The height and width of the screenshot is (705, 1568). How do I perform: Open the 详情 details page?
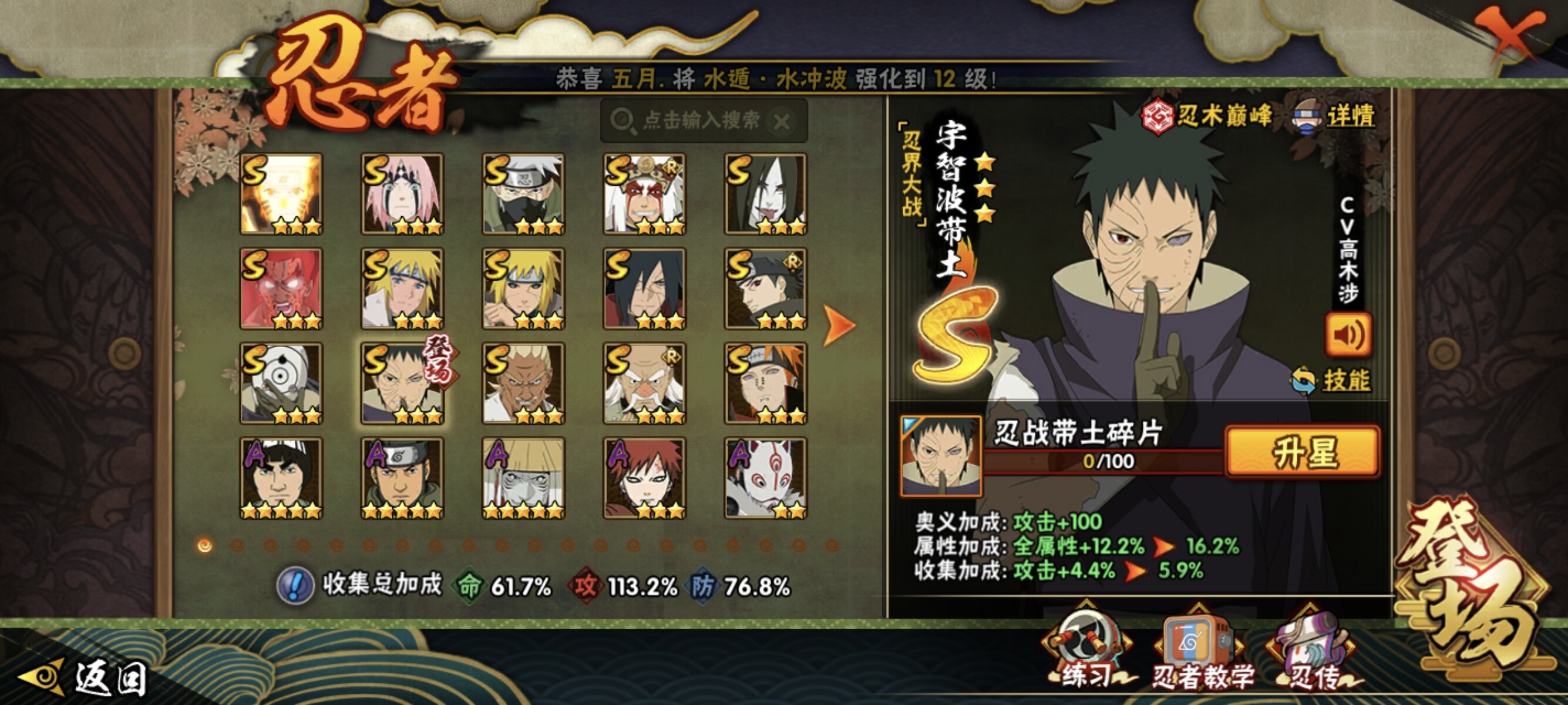pyautogui.click(x=1335, y=116)
